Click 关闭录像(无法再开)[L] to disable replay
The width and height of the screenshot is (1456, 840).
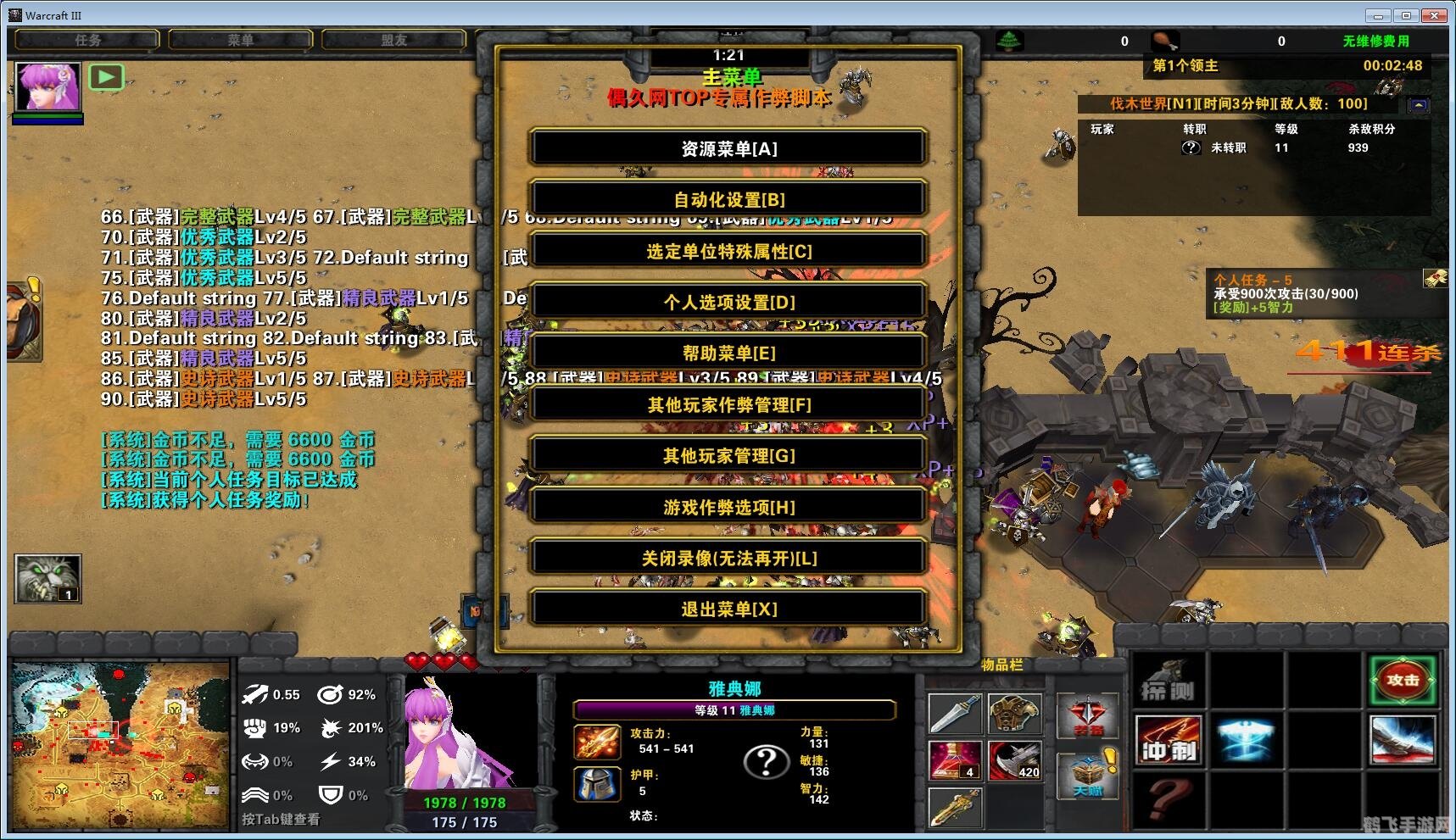tap(728, 558)
